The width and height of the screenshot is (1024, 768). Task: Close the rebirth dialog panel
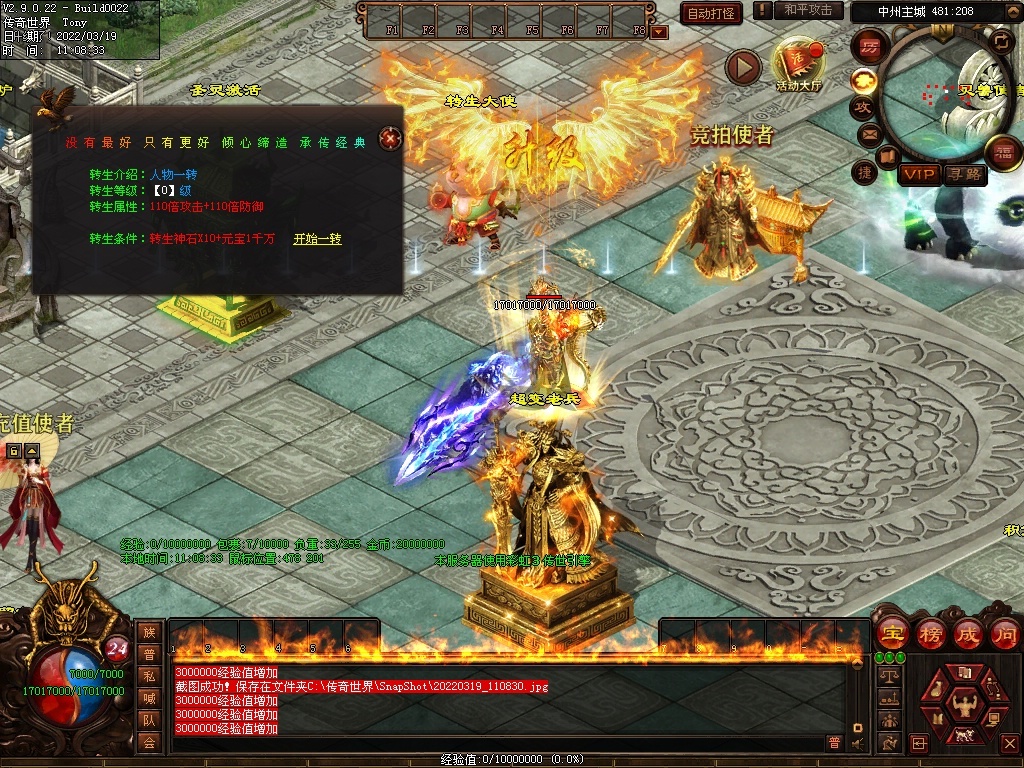tap(390, 139)
